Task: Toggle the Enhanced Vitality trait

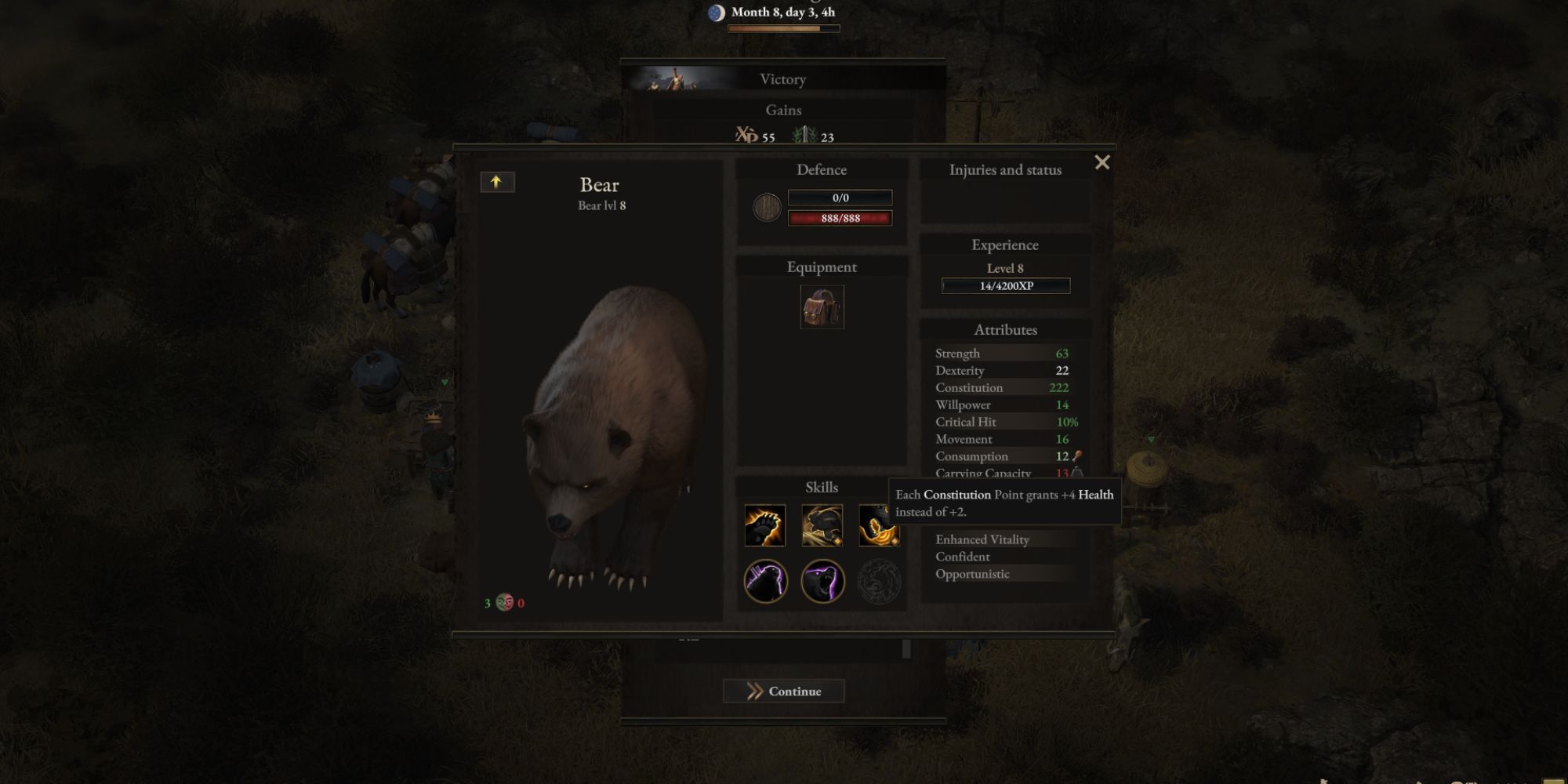Action: click(982, 539)
